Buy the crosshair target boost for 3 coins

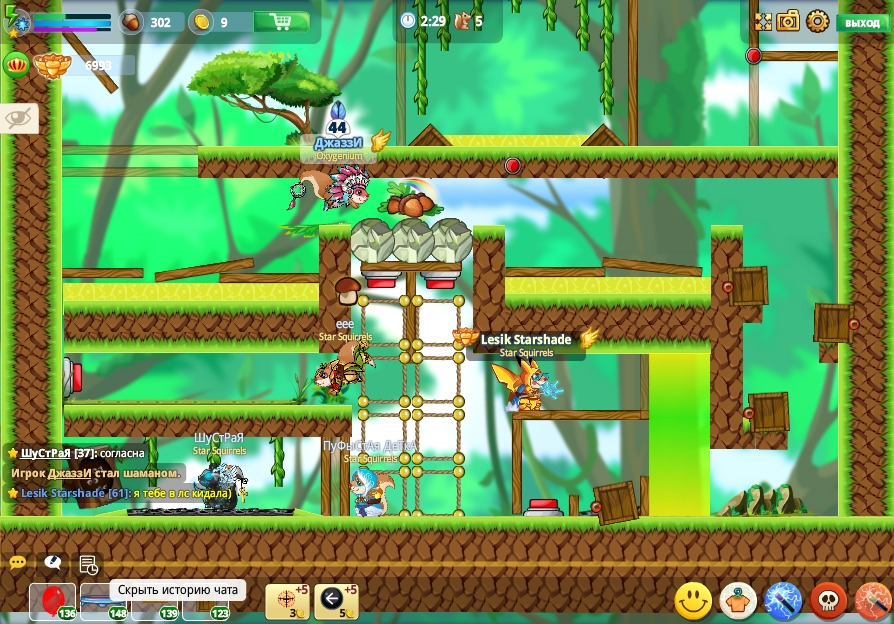pos(286,600)
